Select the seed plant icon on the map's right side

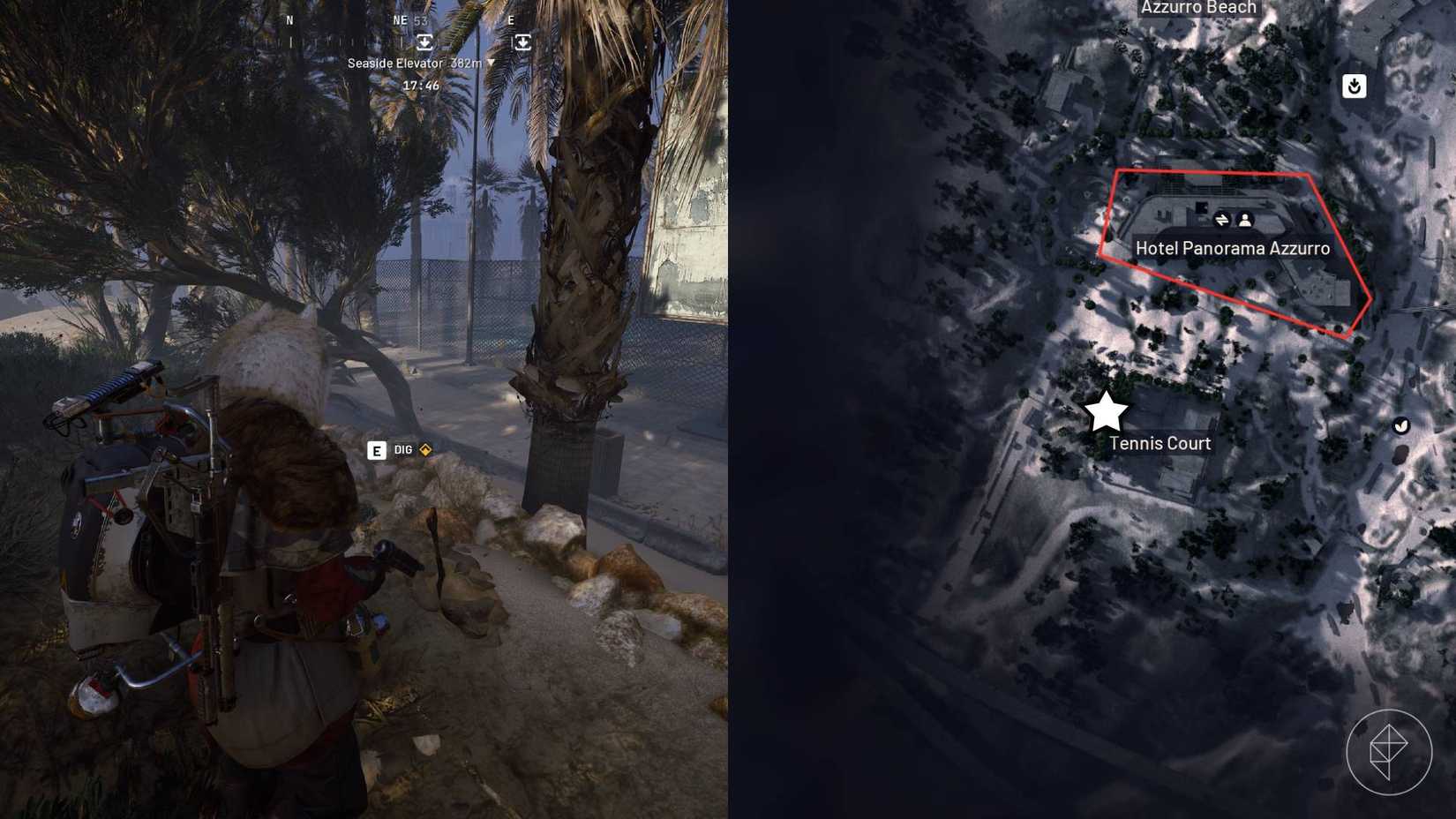[1403, 426]
